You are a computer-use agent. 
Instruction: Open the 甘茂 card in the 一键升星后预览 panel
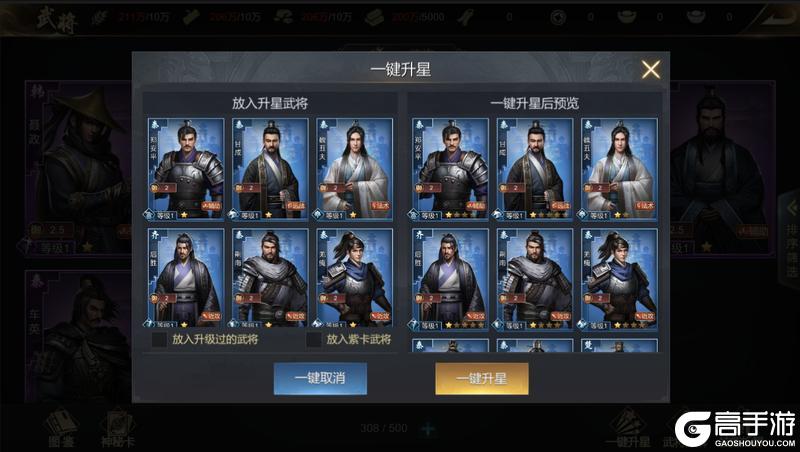534,168
